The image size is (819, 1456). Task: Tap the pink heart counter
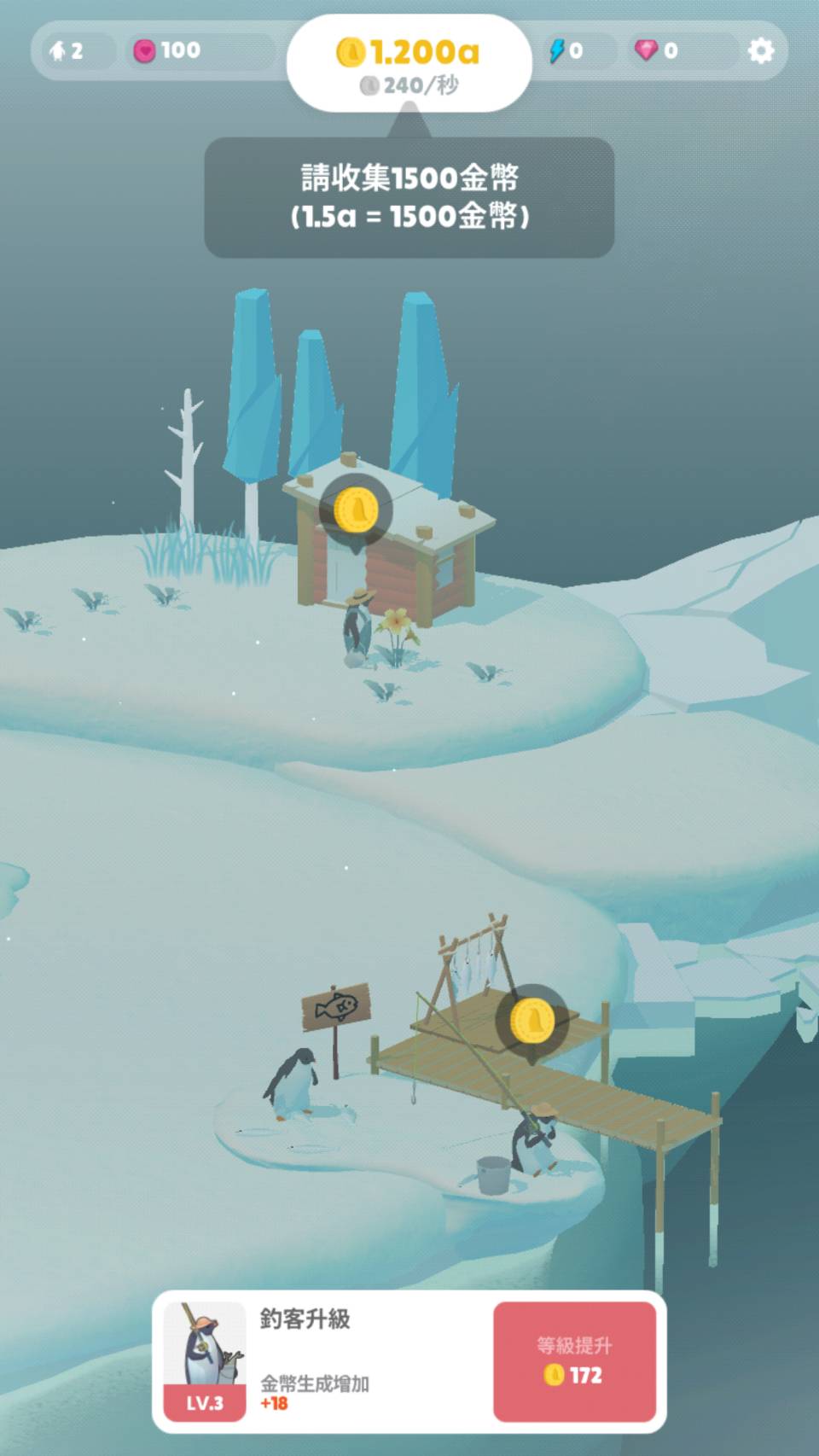click(x=167, y=51)
